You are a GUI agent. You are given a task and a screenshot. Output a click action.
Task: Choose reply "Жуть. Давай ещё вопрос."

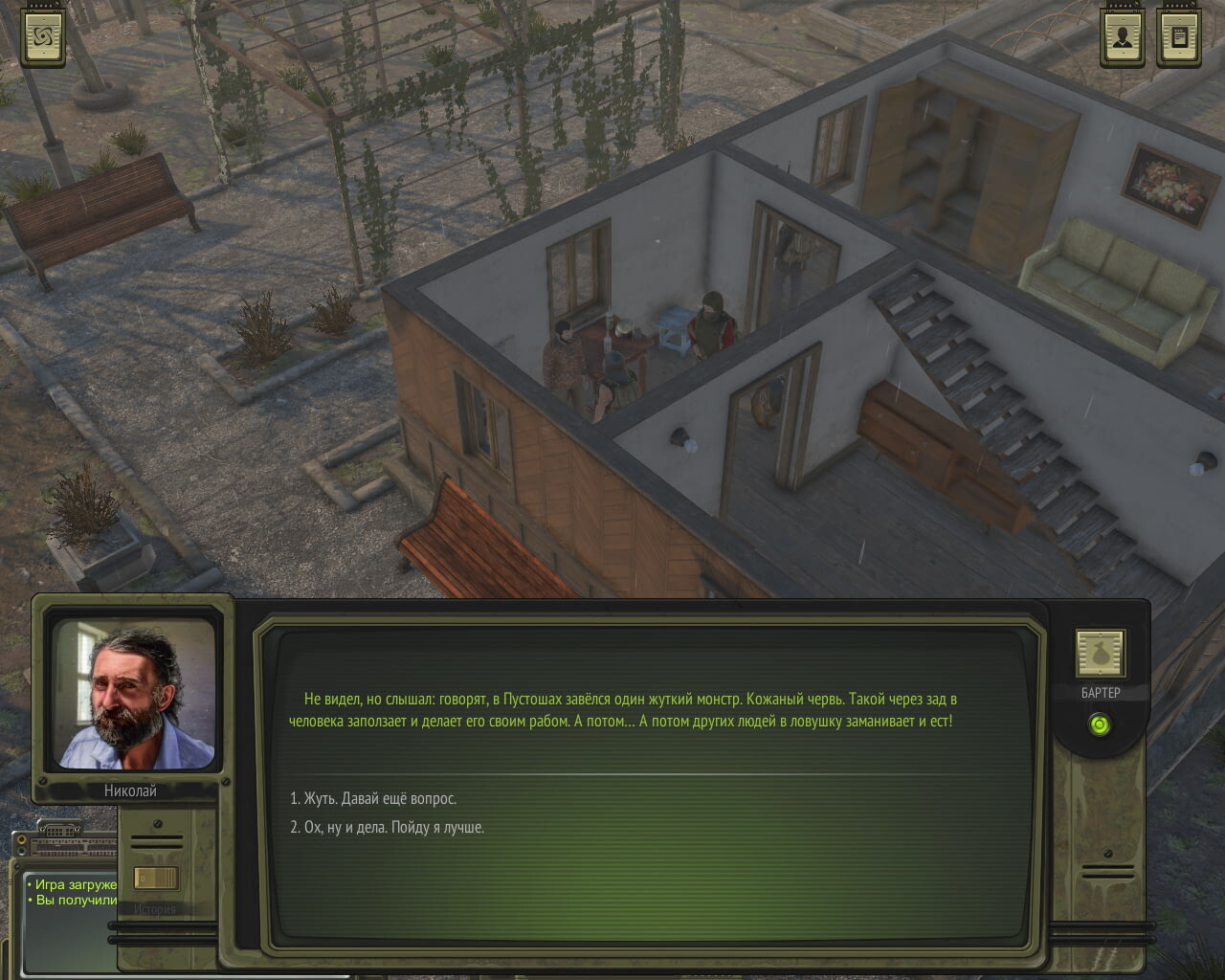coord(373,798)
